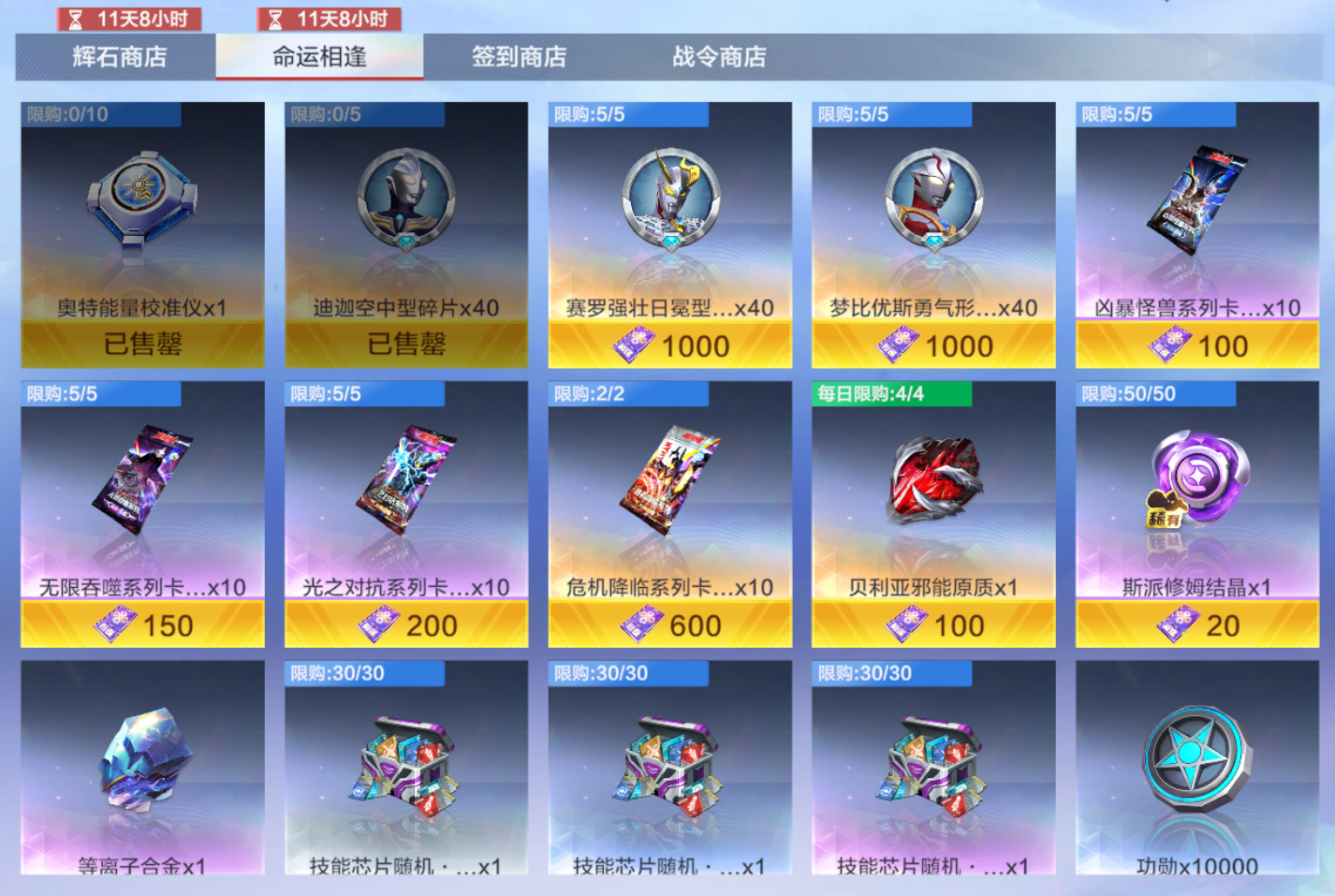Screen dimensions: 1335x896
Task: Select the 无限吞噬系列卡 card pack
Action: click(x=142, y=482)
